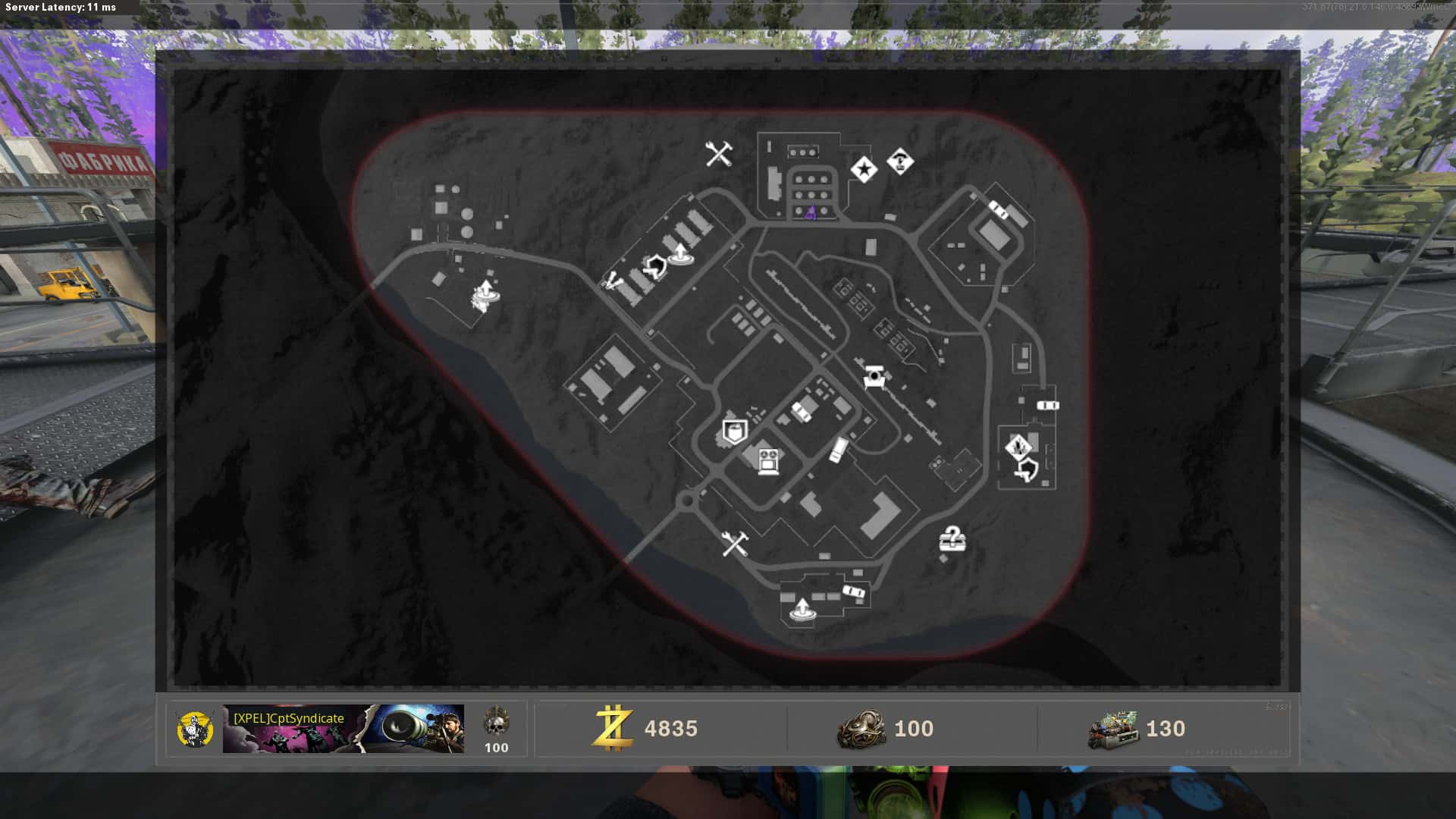This screenshot has width=1456, height=819.
Task: Choose the Der Wunderfizz can shield marker
Action: click(733, 432)
